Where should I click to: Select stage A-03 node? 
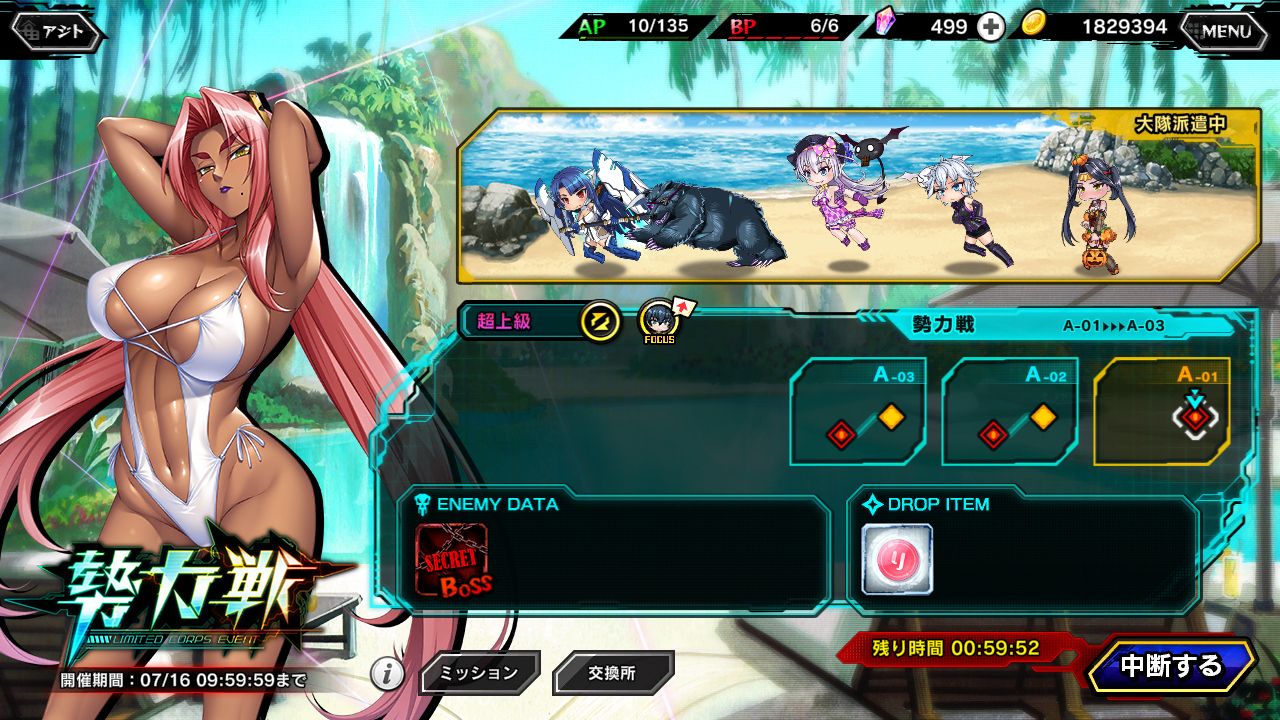pos(857,411)
